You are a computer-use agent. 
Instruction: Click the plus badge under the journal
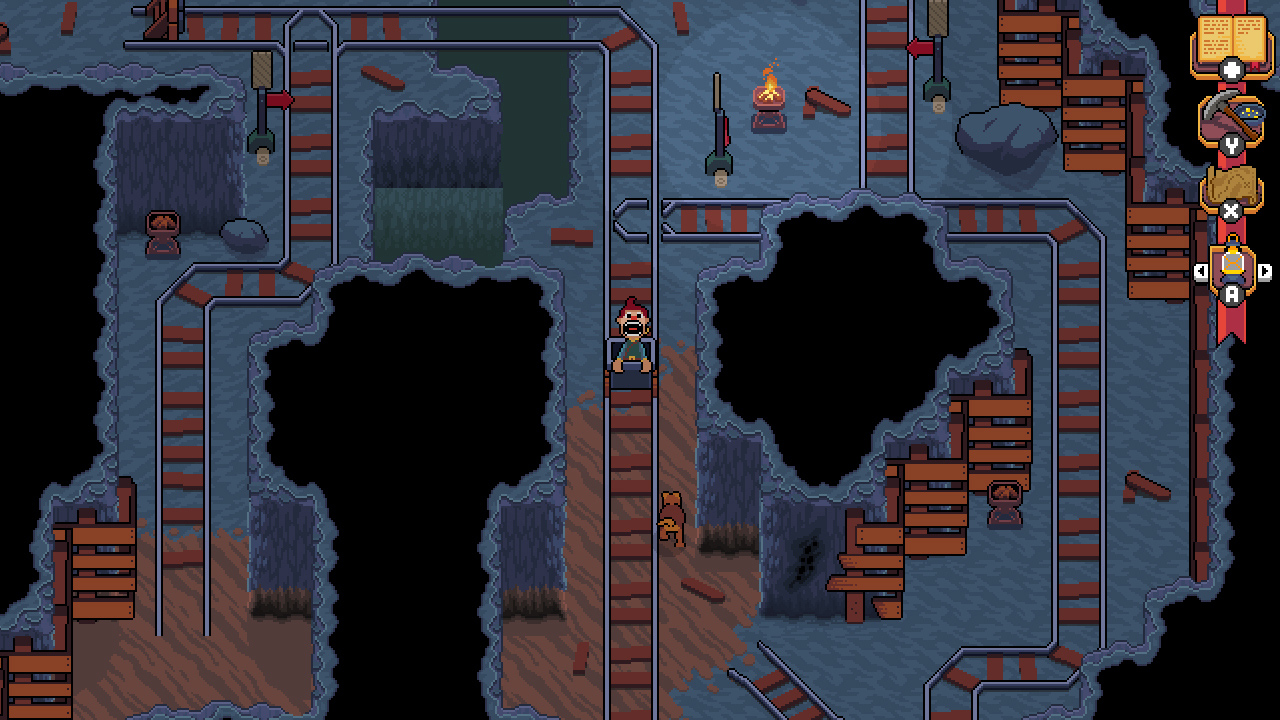point(1231,69)
